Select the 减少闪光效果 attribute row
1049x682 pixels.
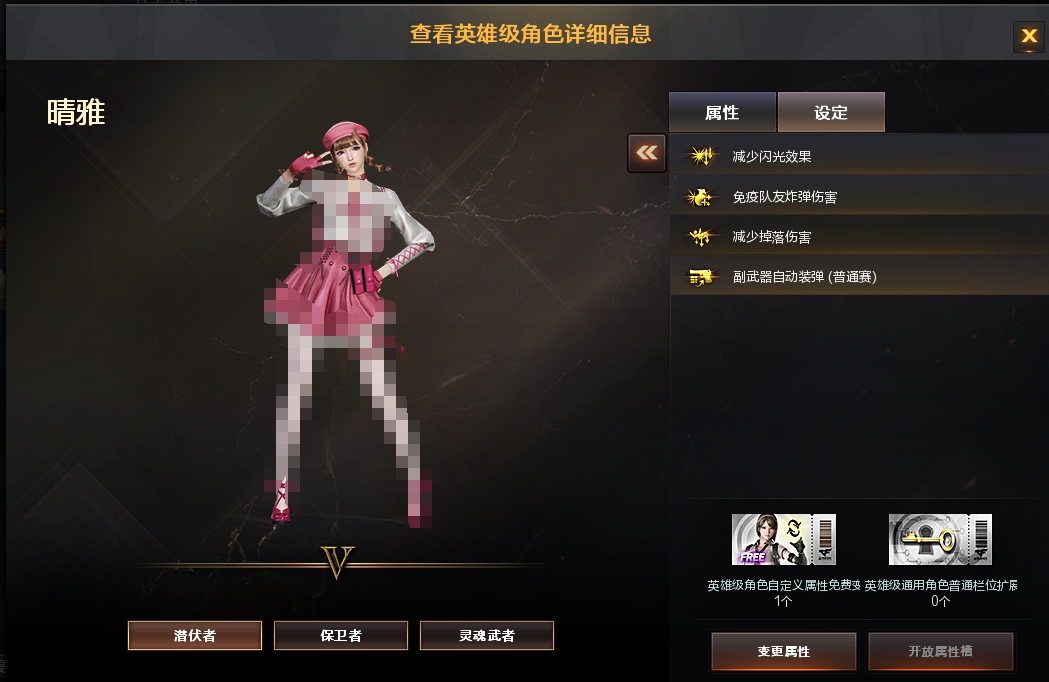coord(857,156)
